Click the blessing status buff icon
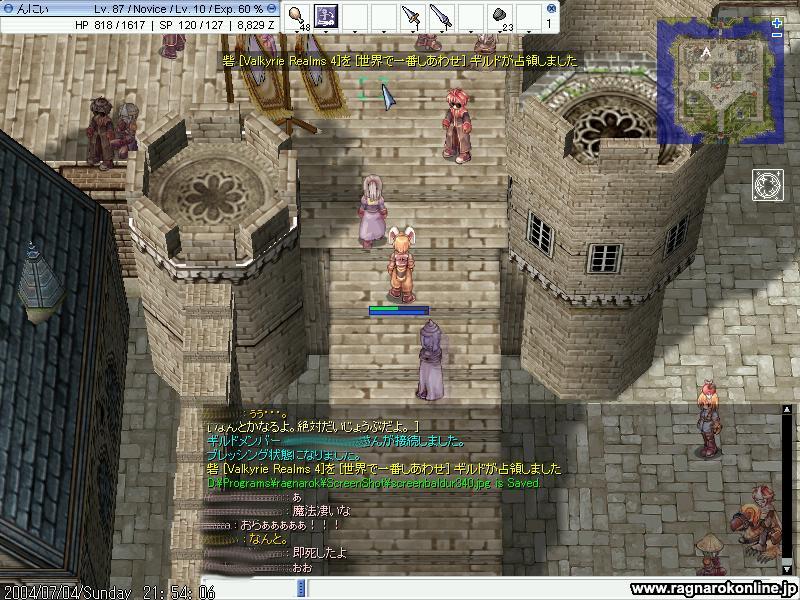The height and width of the screenshot is (600, 800). (x=768, y=185)
